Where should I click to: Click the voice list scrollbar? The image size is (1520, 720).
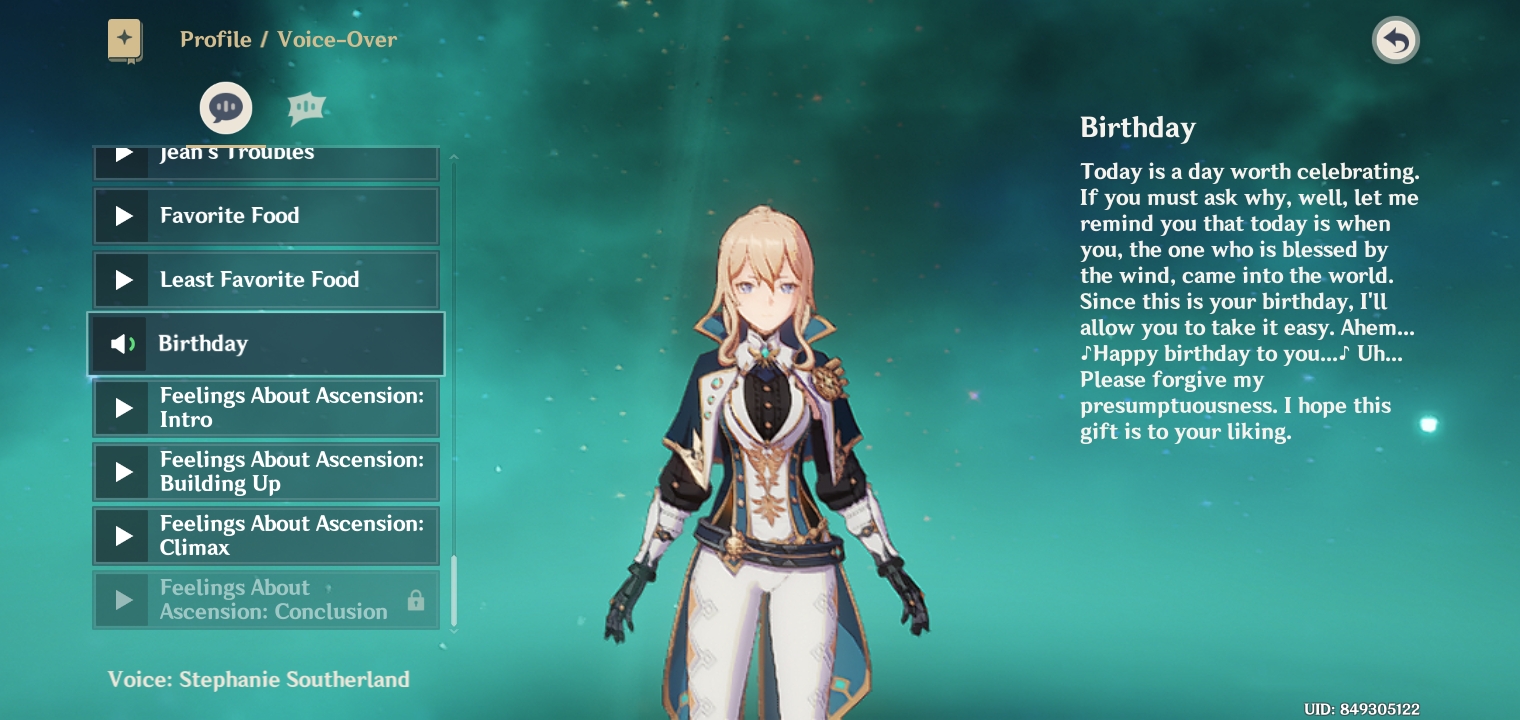455,590
